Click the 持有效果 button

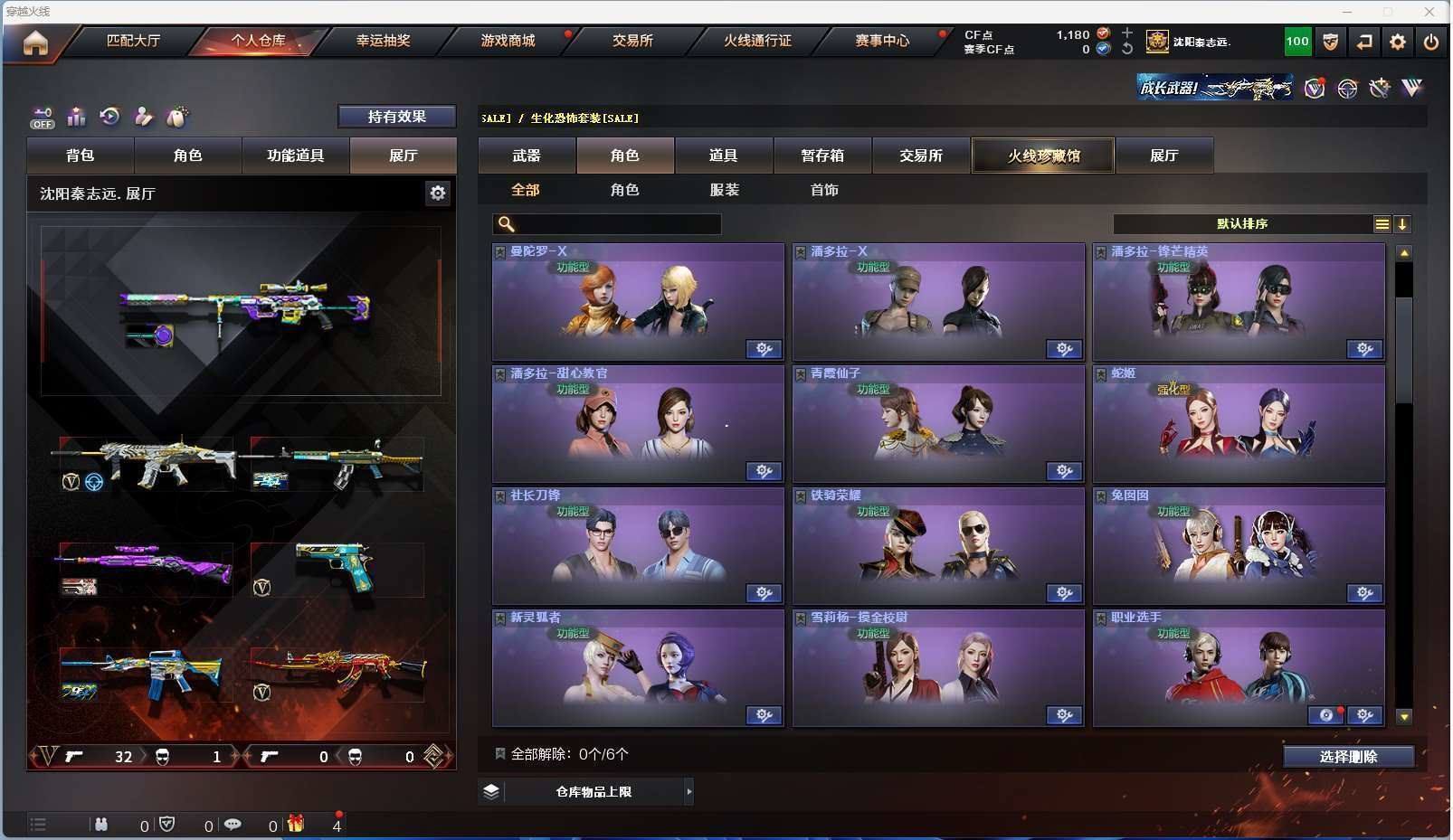click(x=396, y=117)
